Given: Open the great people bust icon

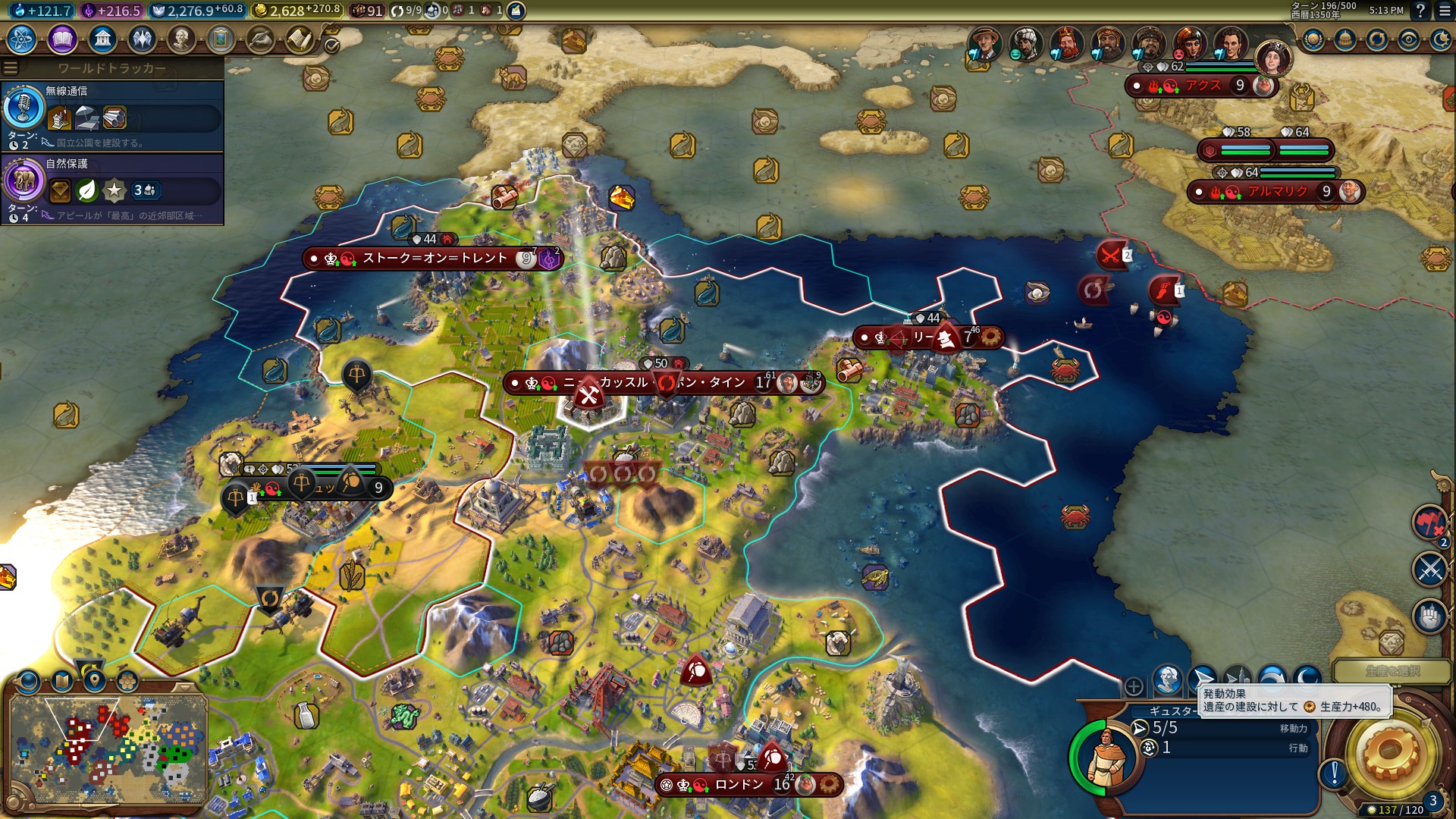Looking at the screenshot, I should (181, 39).
